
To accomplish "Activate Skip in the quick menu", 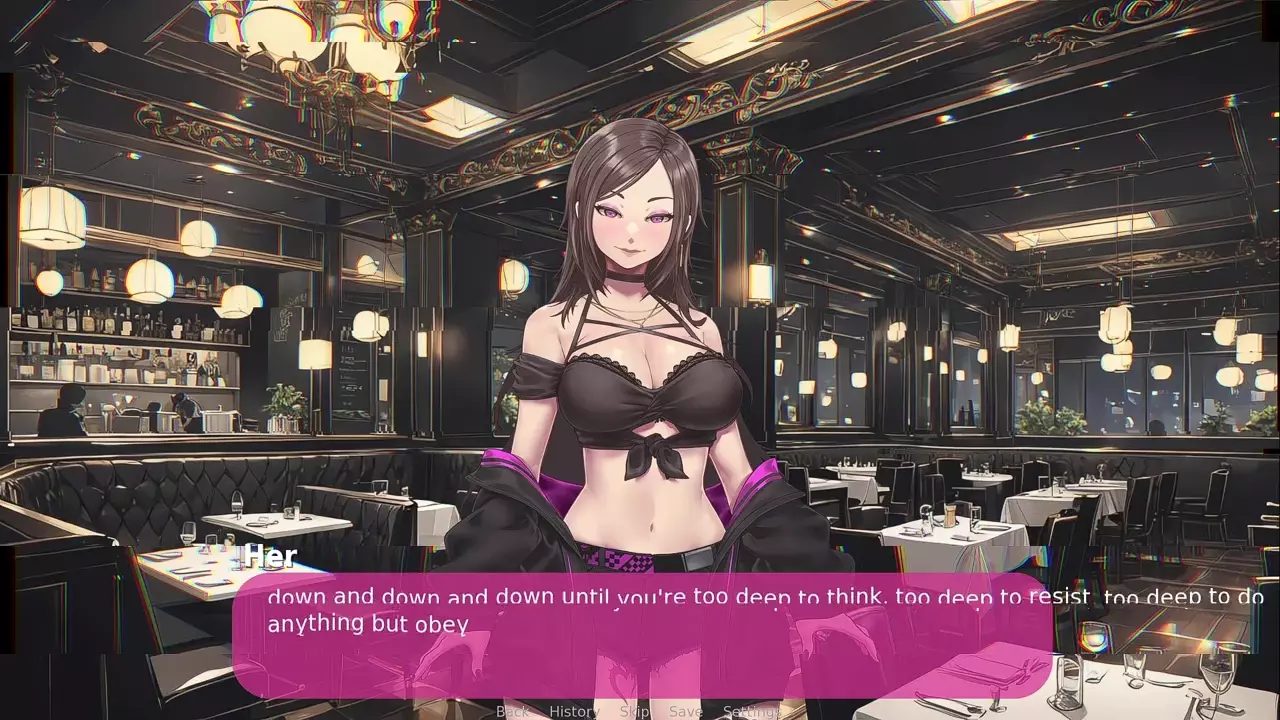I will [634, 711].
